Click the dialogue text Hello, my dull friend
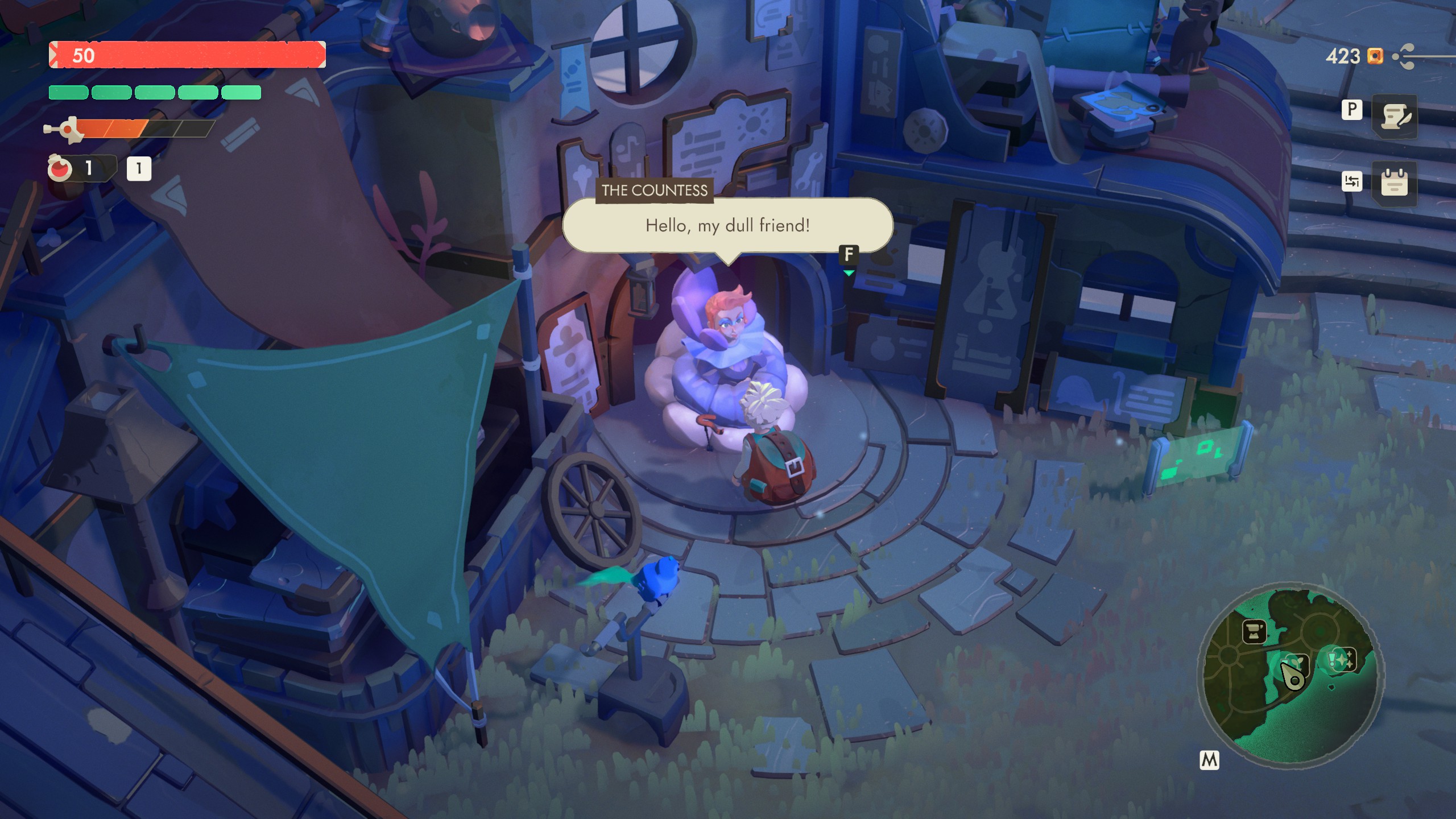The height and width of the screenshot is (819, 1456). pyautogui.click(x=728, y=226)
